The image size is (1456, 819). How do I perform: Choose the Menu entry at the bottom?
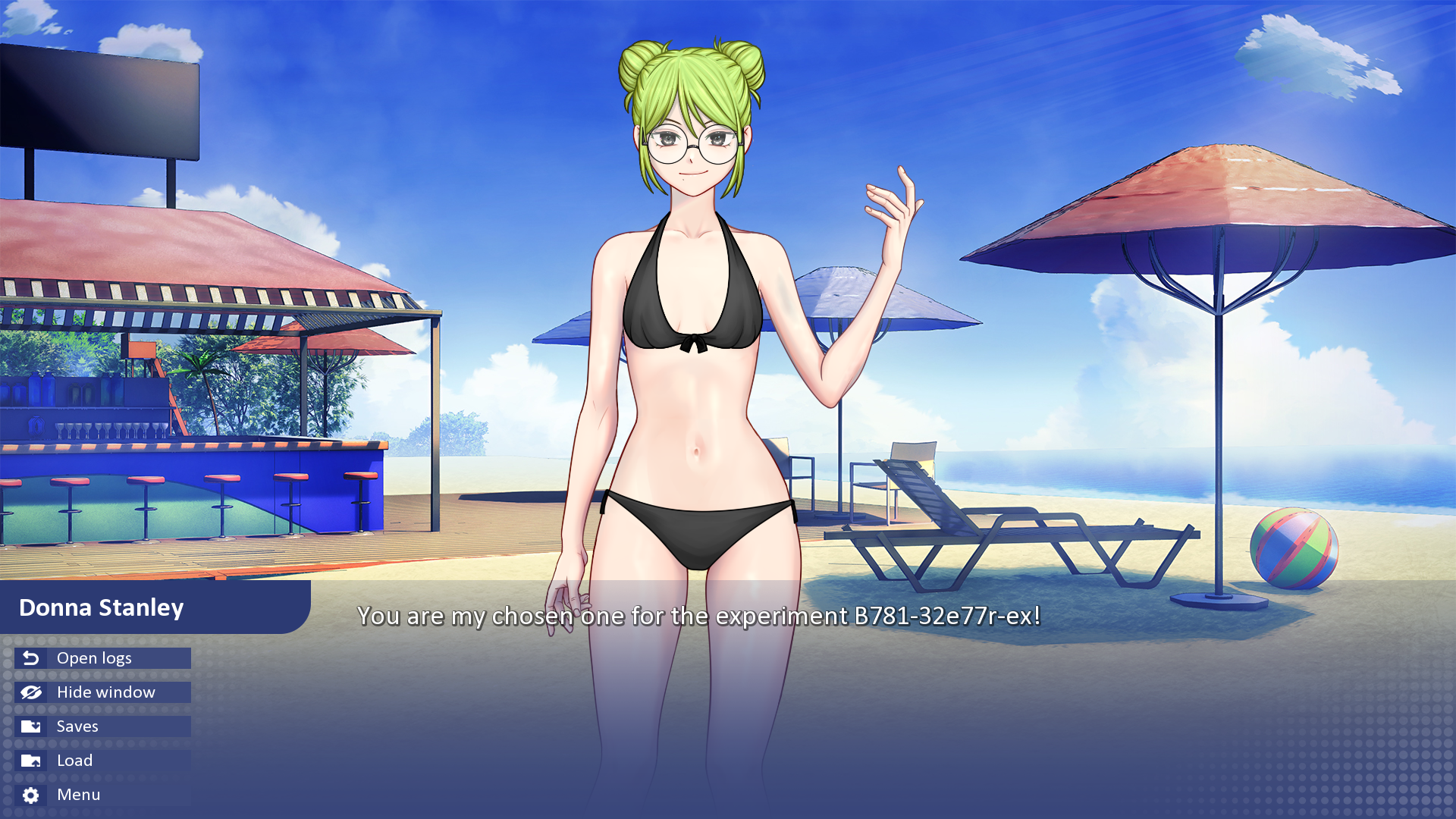(78, 795)
